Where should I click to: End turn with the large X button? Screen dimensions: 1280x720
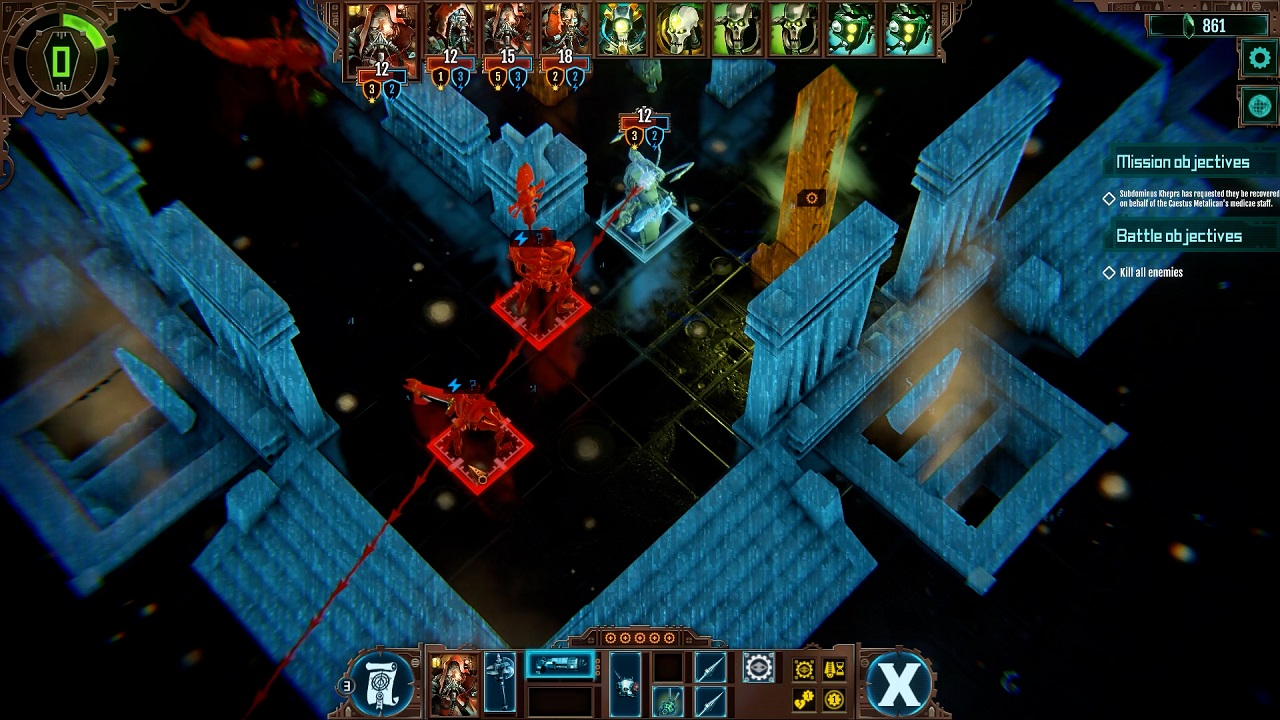(x=899, y=684)
